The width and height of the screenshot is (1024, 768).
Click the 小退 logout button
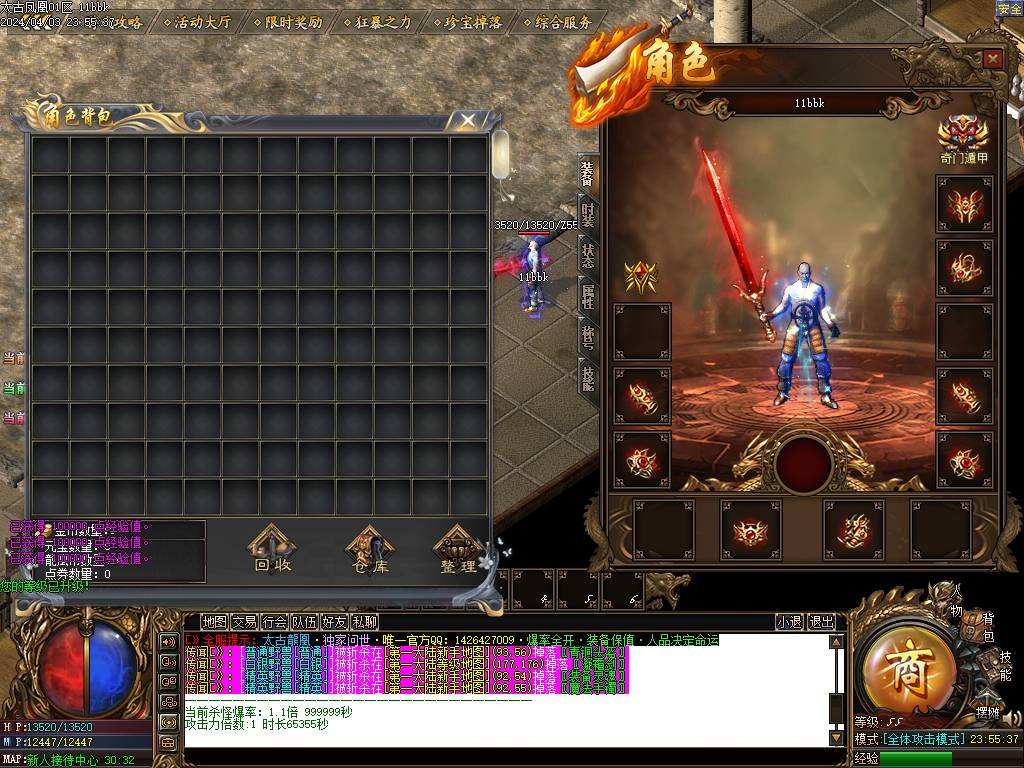click(789, 621)
